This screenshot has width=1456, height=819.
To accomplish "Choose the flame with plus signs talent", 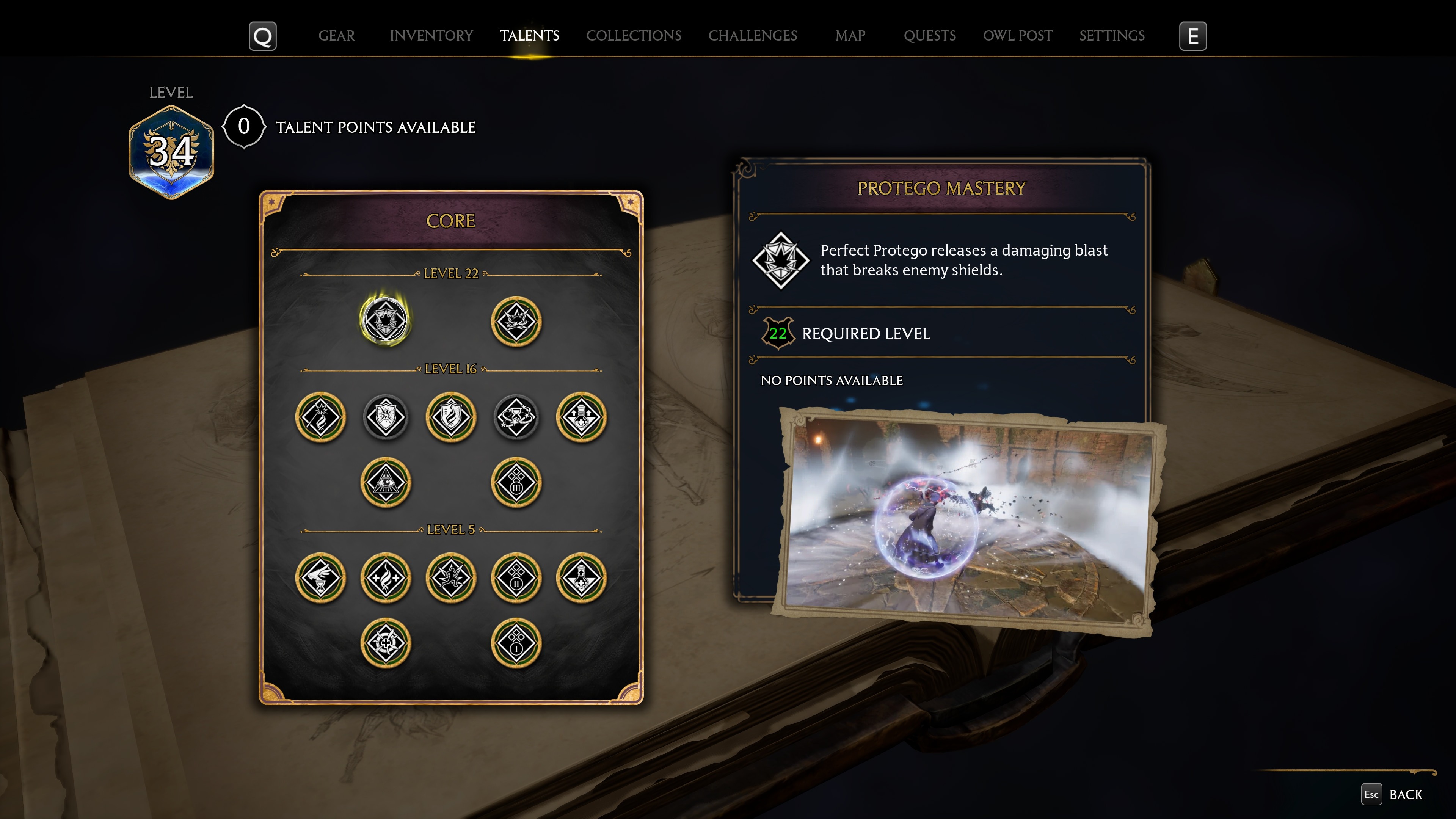I will [386, 577].
